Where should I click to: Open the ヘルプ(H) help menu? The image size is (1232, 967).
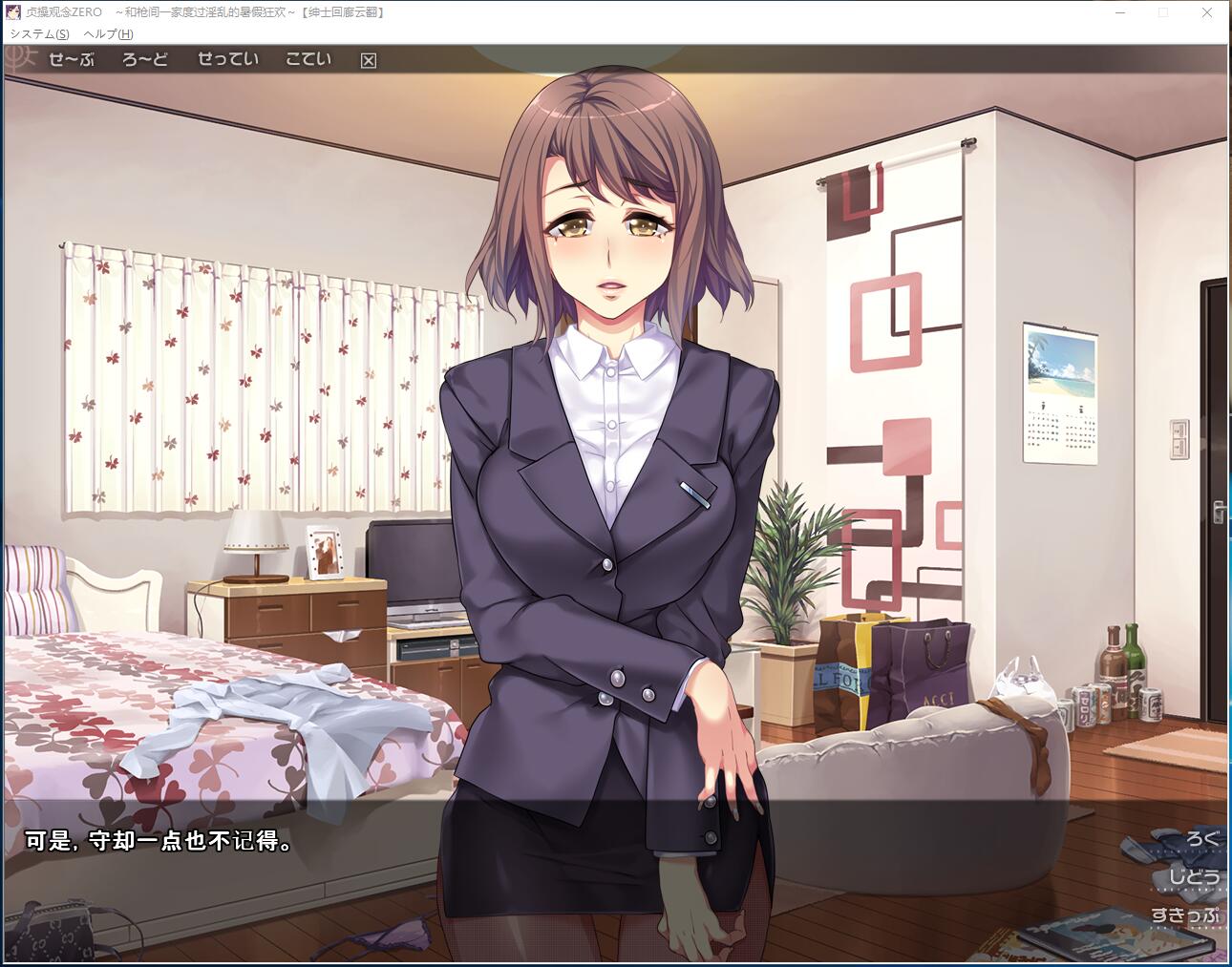108,33
